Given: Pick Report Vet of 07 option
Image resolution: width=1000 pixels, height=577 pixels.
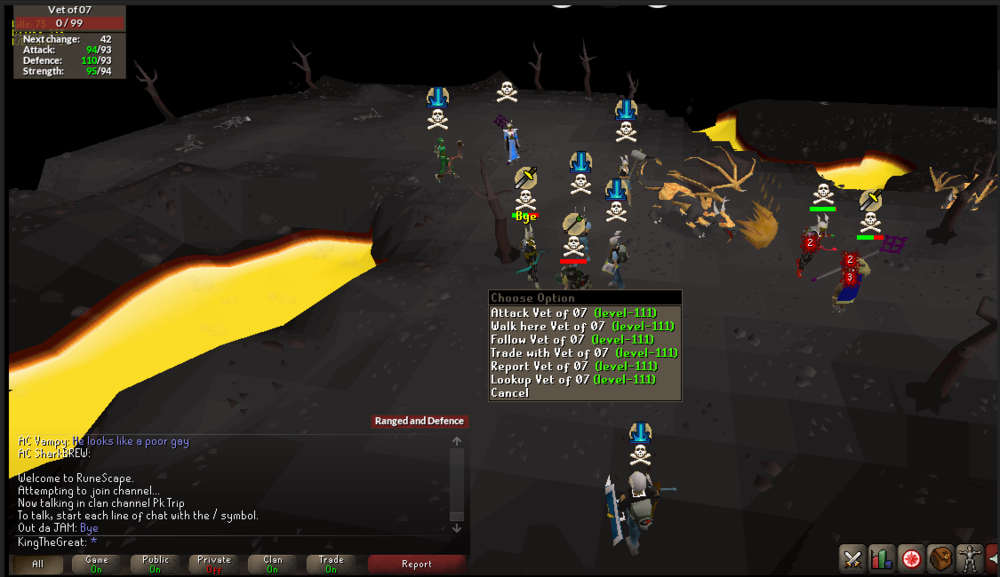Looking at the screenshot, I should (x=574, y=366).
